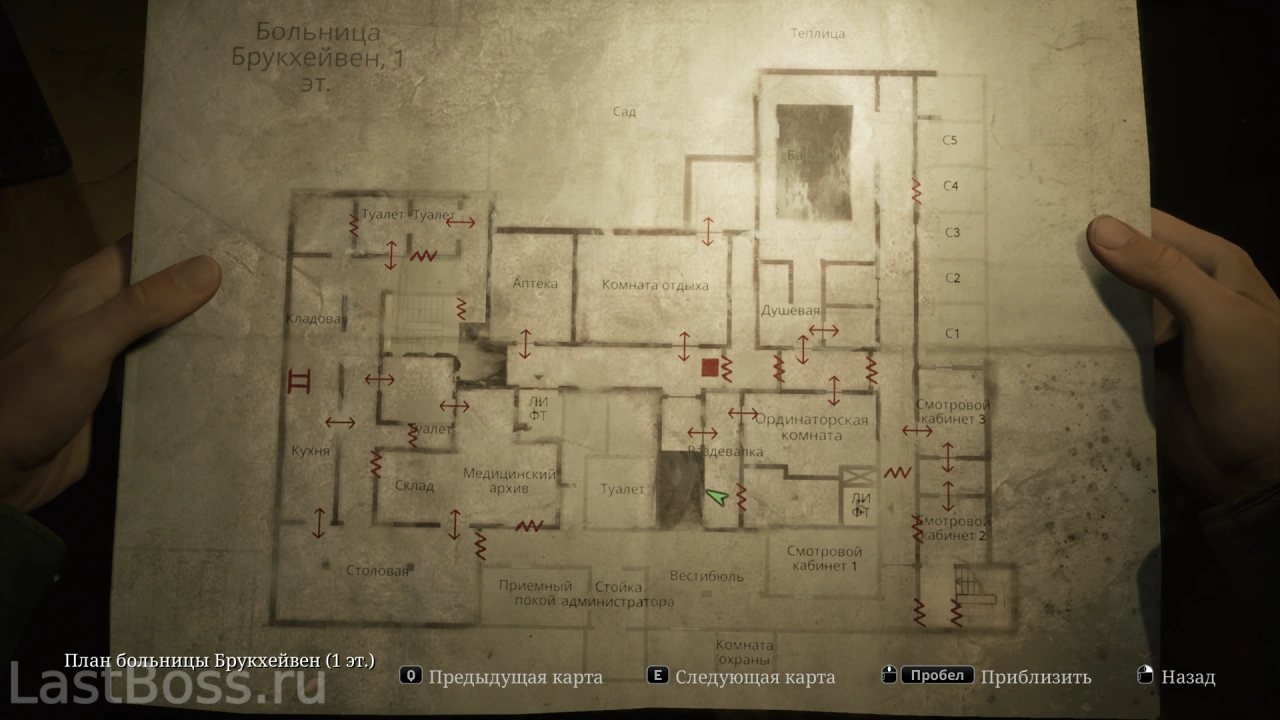This screenshot has height=720, width=1280.
Task: Click the red barrier marker near Кухня
Action: (298, 380)
